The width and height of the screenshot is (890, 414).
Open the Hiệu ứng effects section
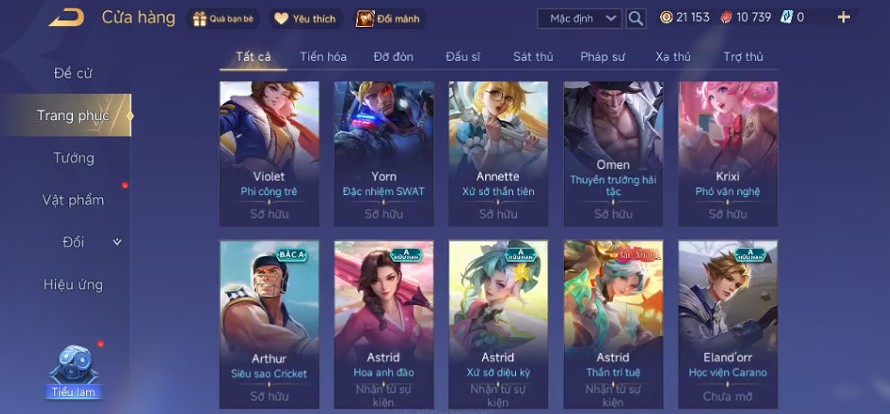73,284
